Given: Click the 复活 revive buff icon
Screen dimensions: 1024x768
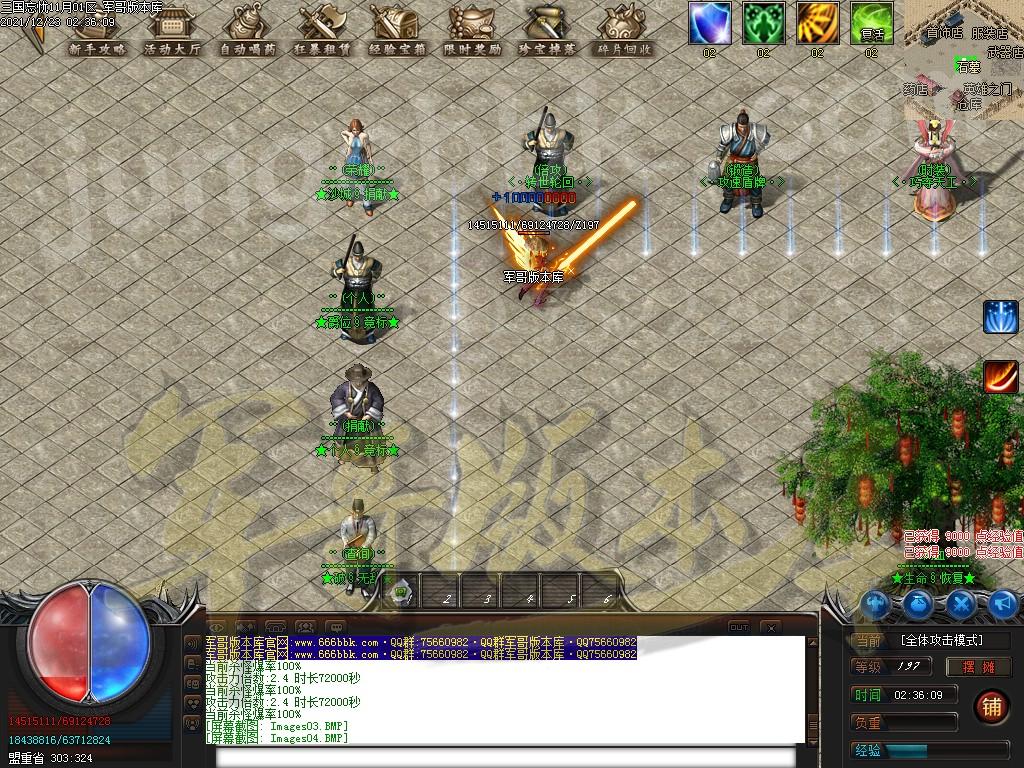Looking at the screenshot, I should [872, 23].
